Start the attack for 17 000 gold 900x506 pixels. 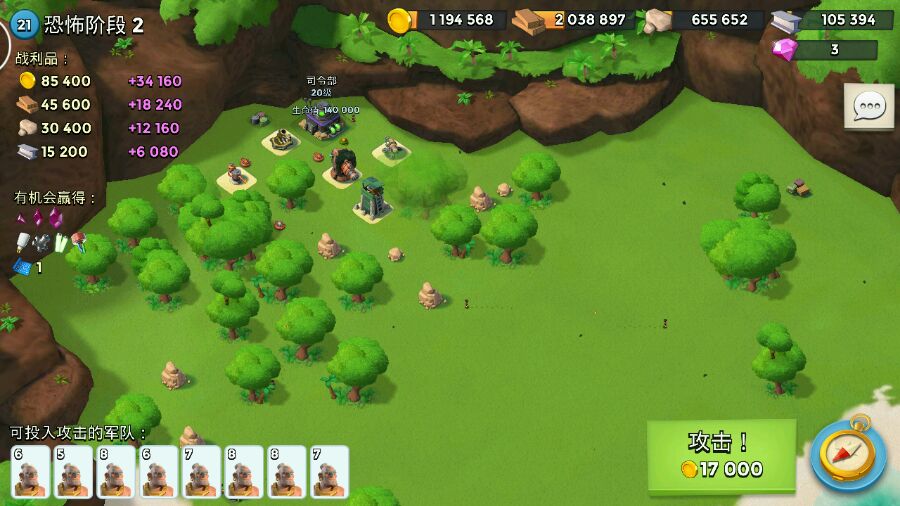click(x=721, y=456)
